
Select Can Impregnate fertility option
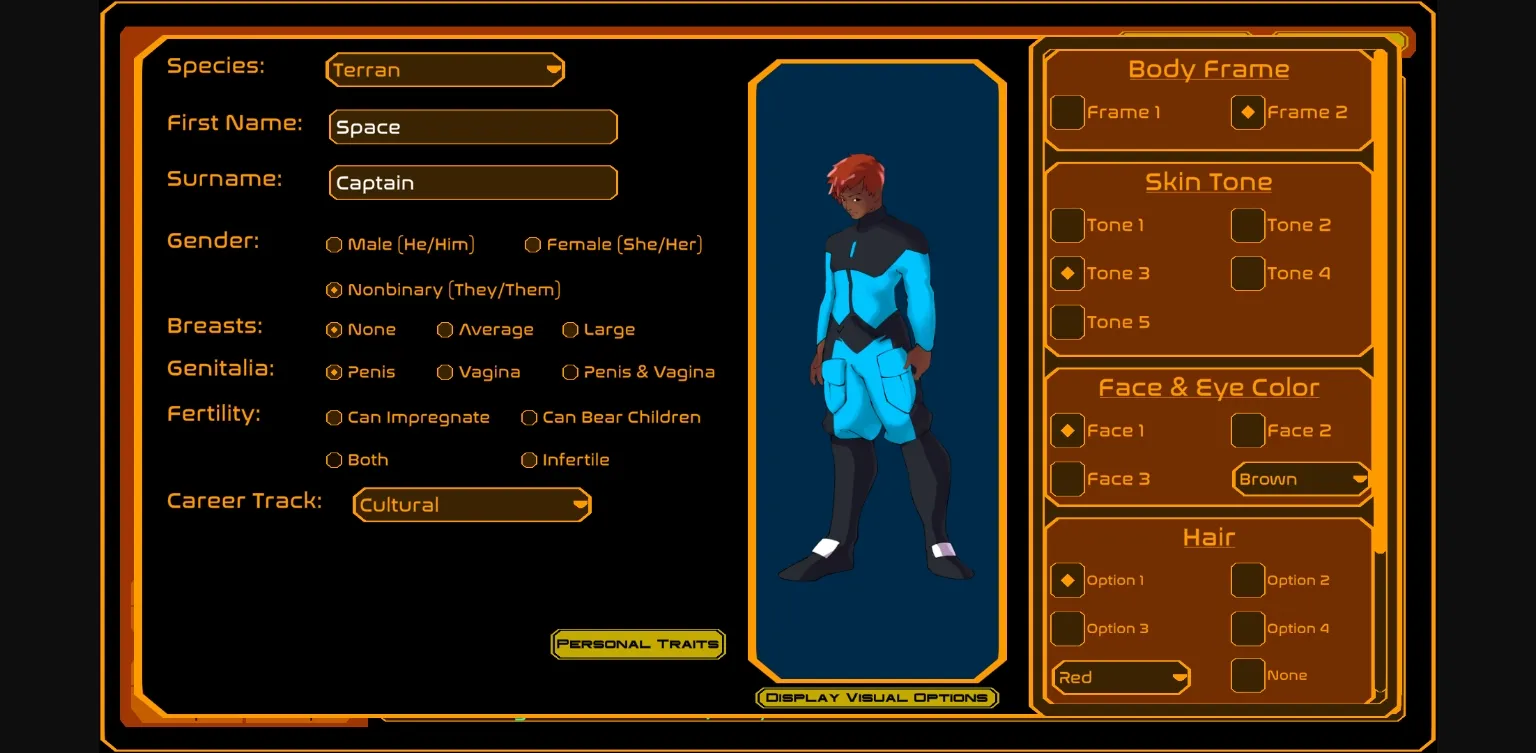tap(334, 418)
